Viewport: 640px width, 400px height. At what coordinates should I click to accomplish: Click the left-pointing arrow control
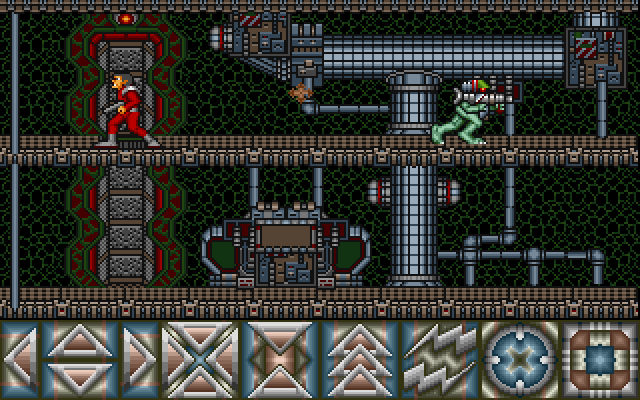tap(18, 359)
